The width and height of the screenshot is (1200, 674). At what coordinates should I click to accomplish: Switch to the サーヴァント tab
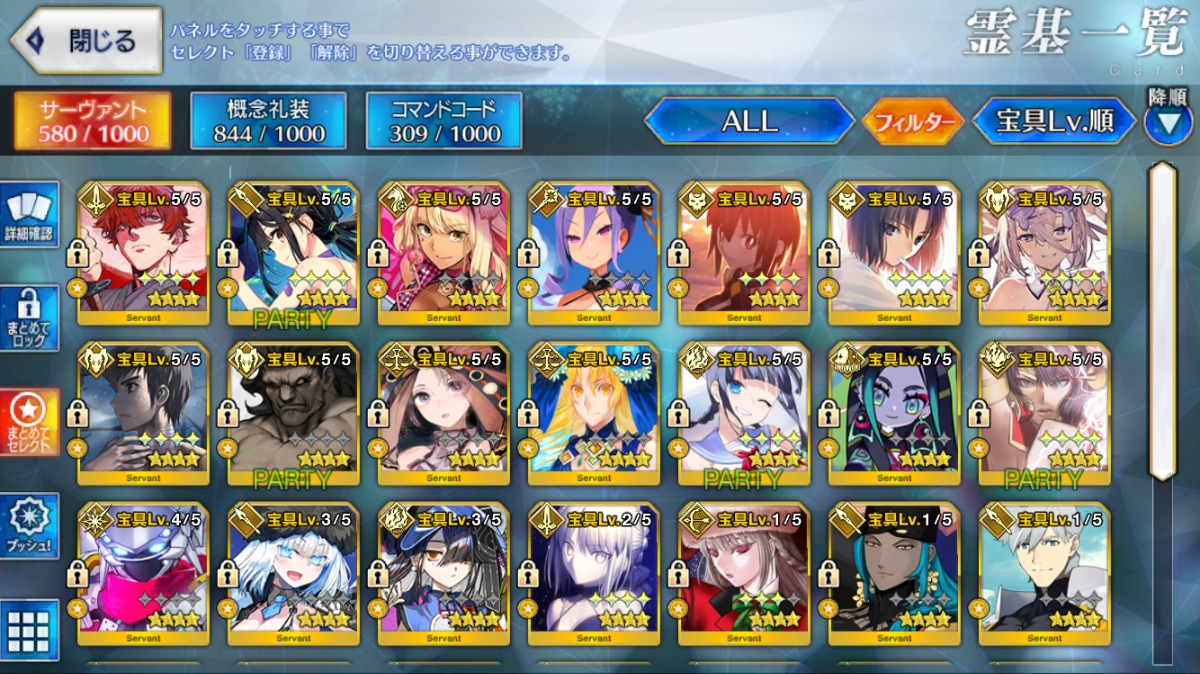coord(92,121)
